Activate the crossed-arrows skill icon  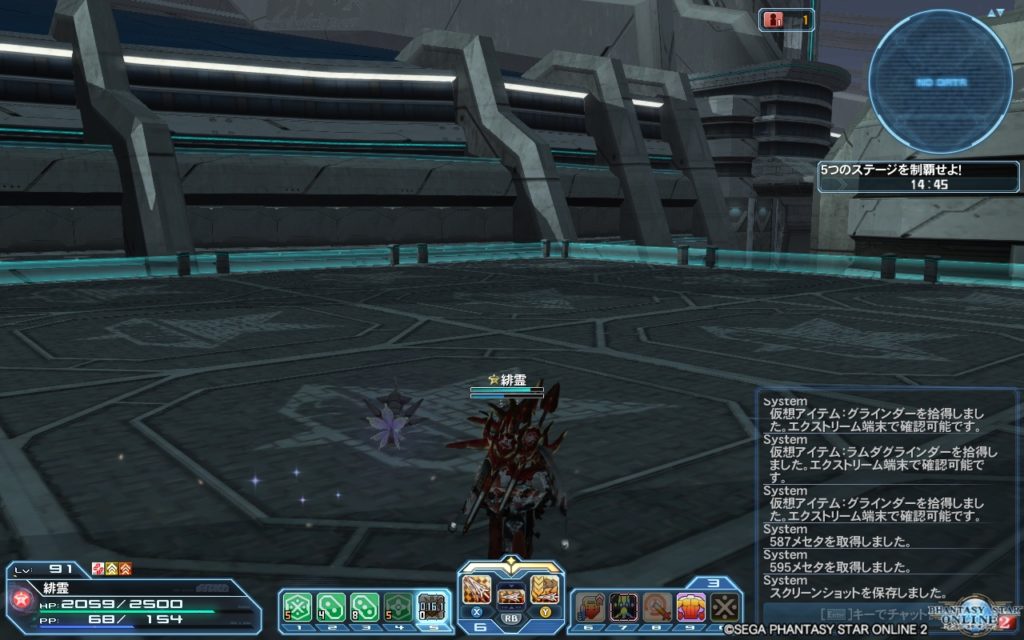tap(724, 605)
